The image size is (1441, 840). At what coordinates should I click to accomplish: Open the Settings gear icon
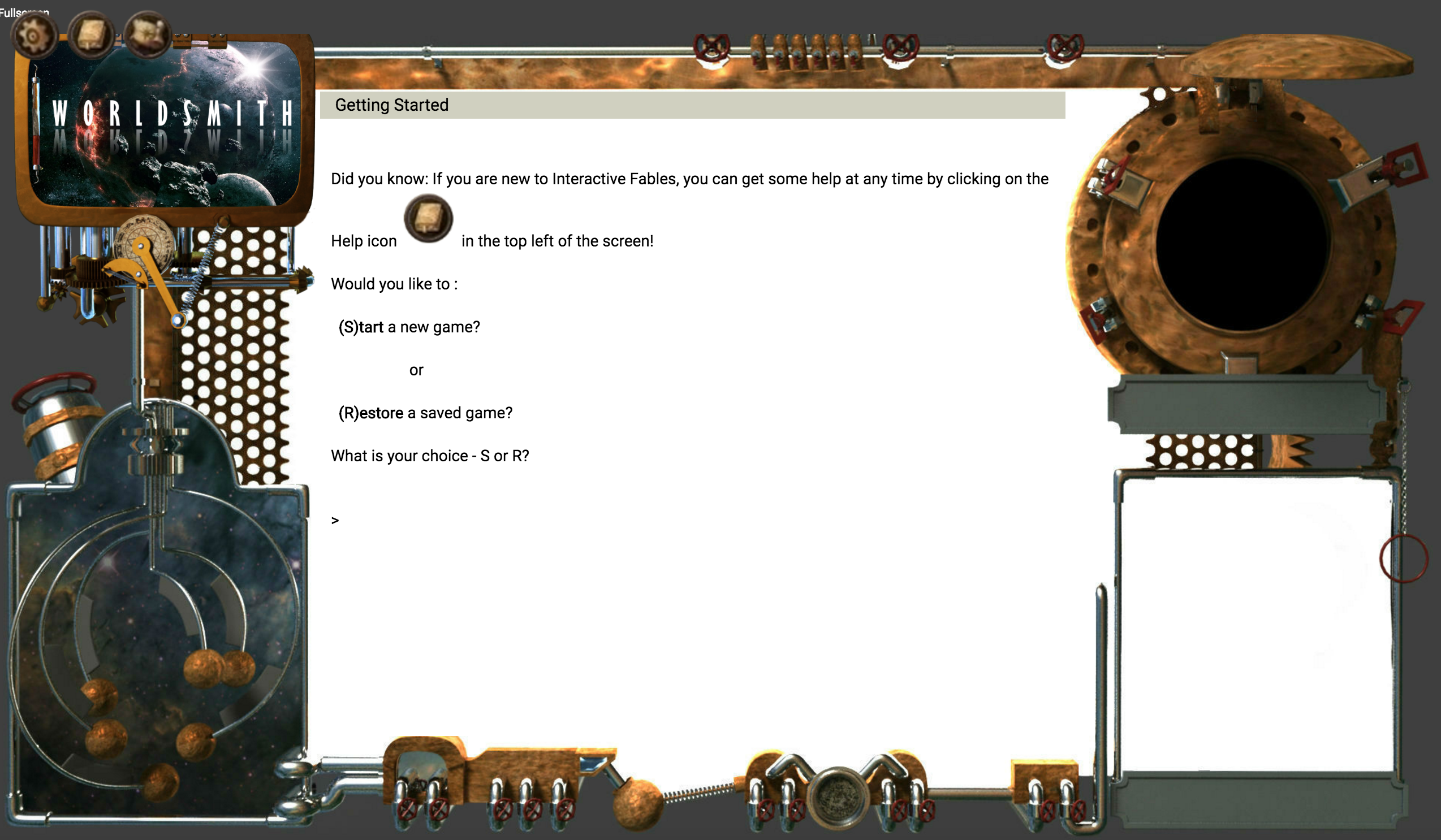[34, 36]
